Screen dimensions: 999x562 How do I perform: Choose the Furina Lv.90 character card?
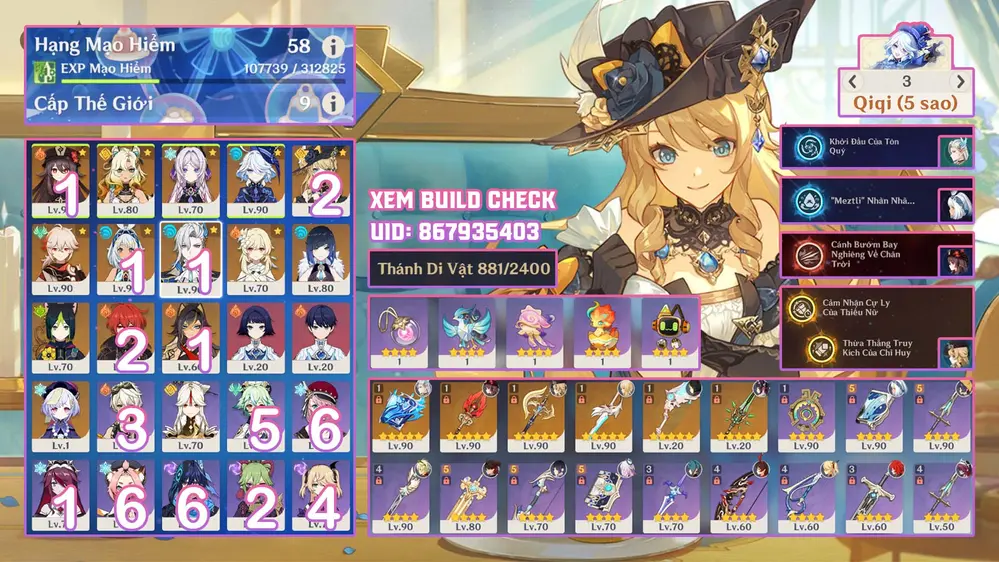point(256,180)
